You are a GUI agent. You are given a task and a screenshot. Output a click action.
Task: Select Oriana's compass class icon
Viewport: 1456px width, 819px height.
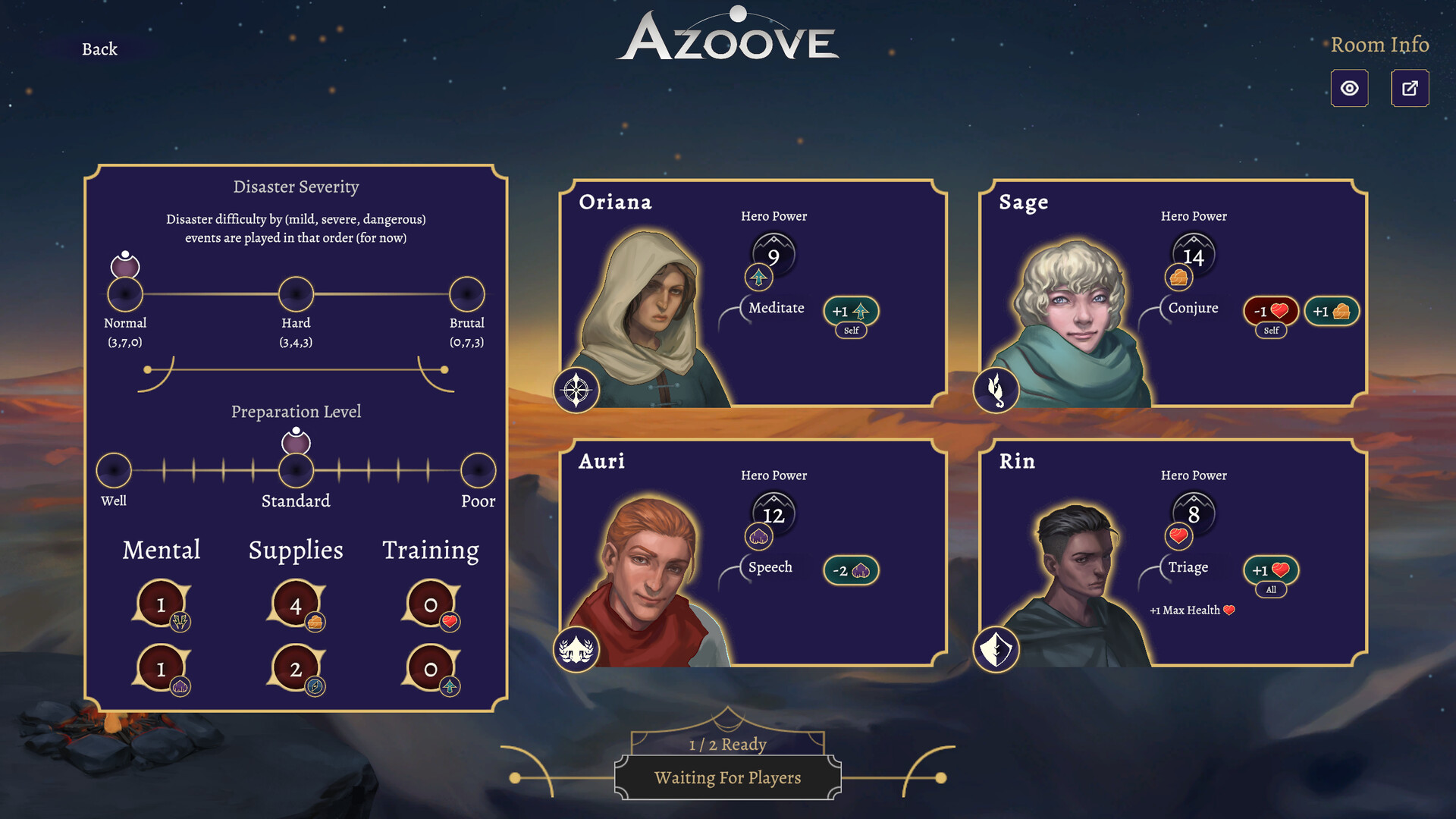pyautogui.click(x=576, y=390)
